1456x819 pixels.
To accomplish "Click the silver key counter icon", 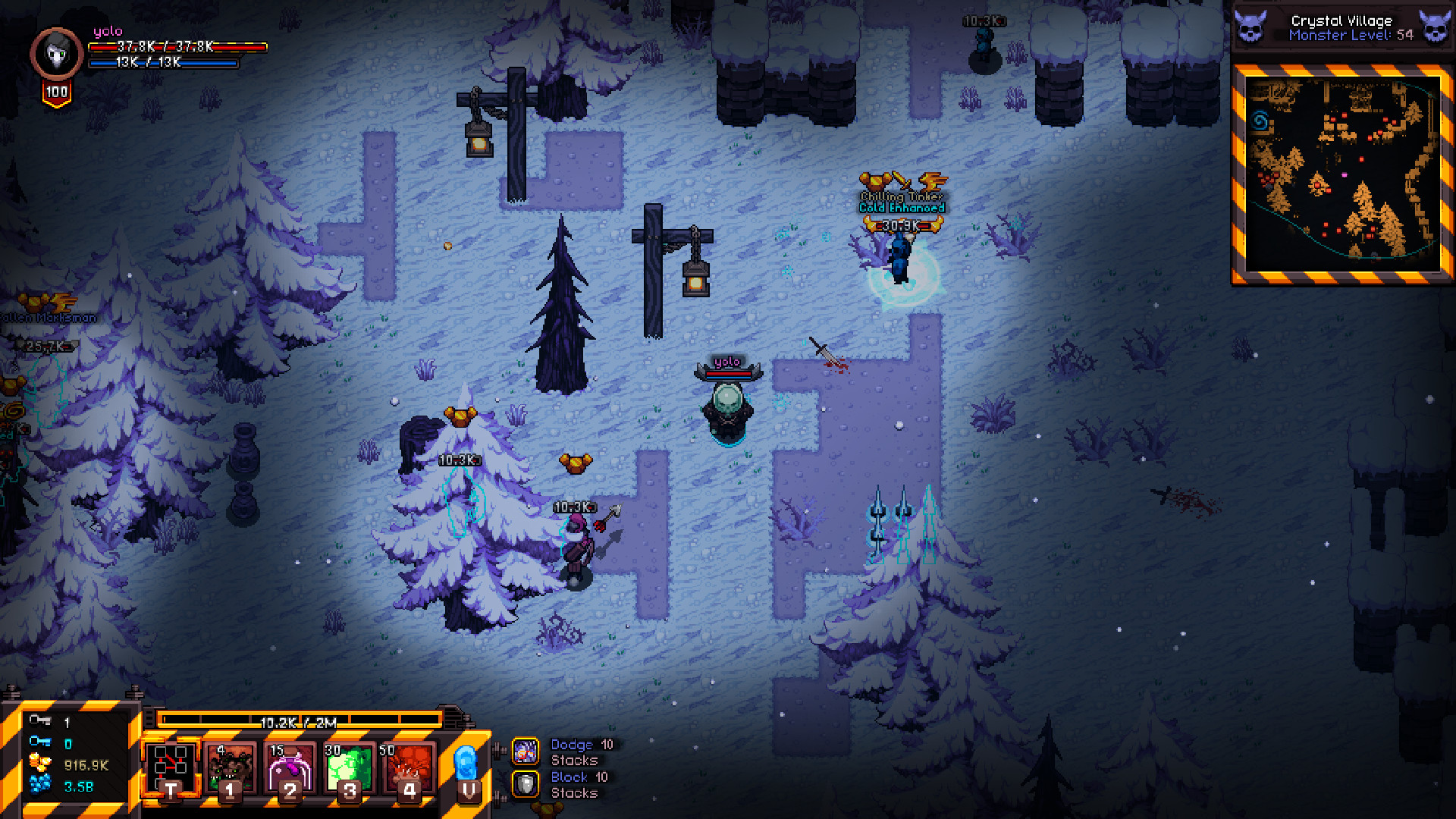I will click(x=39, y=723).
